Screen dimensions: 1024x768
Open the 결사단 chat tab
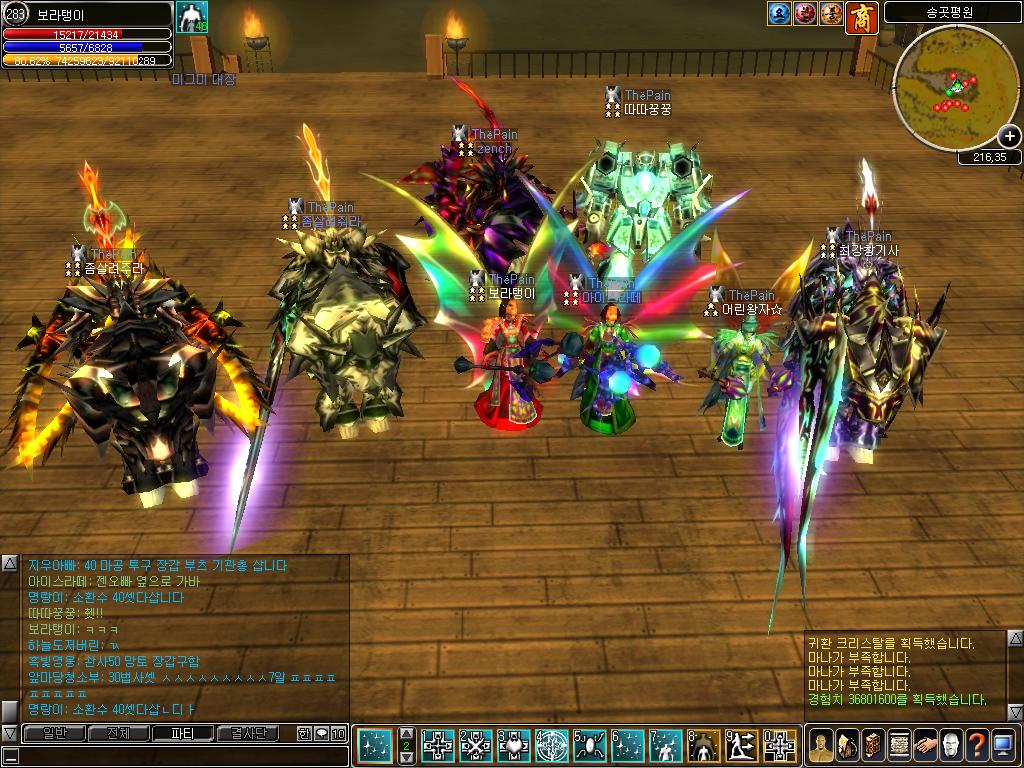pos(248,733)
